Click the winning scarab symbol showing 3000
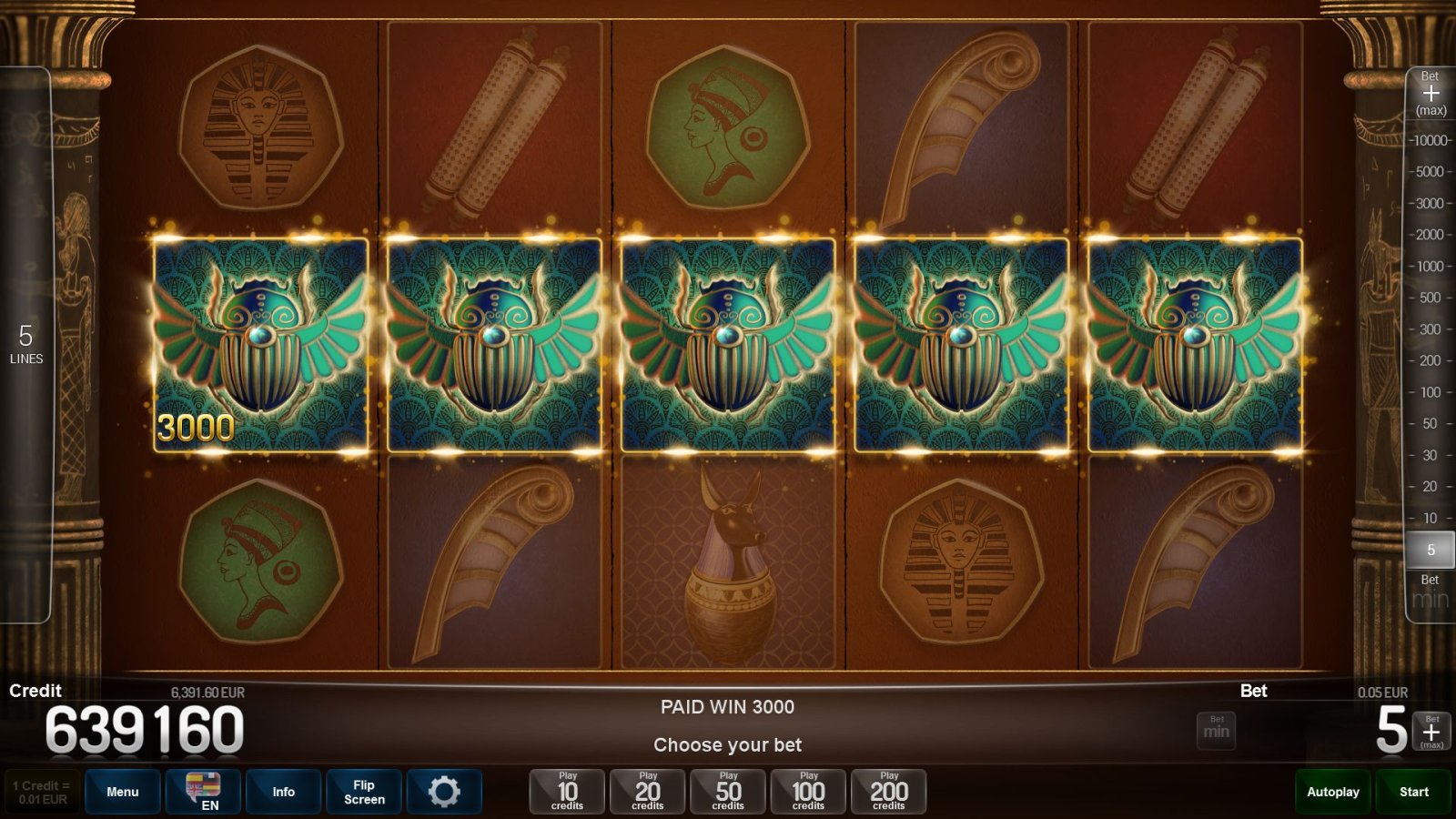Image resolution: width=1456 pixels, height=819 pixels. (261, 346)
